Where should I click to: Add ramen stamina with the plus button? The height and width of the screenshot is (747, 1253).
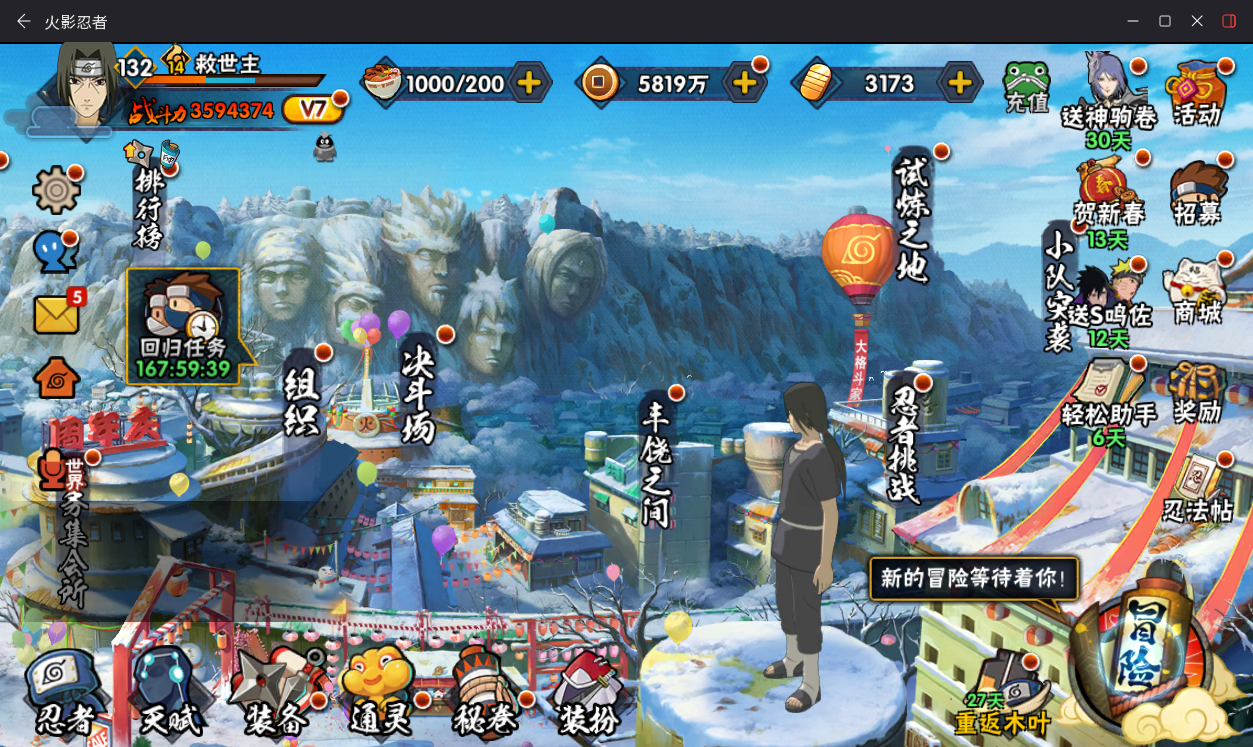(529, 83)
